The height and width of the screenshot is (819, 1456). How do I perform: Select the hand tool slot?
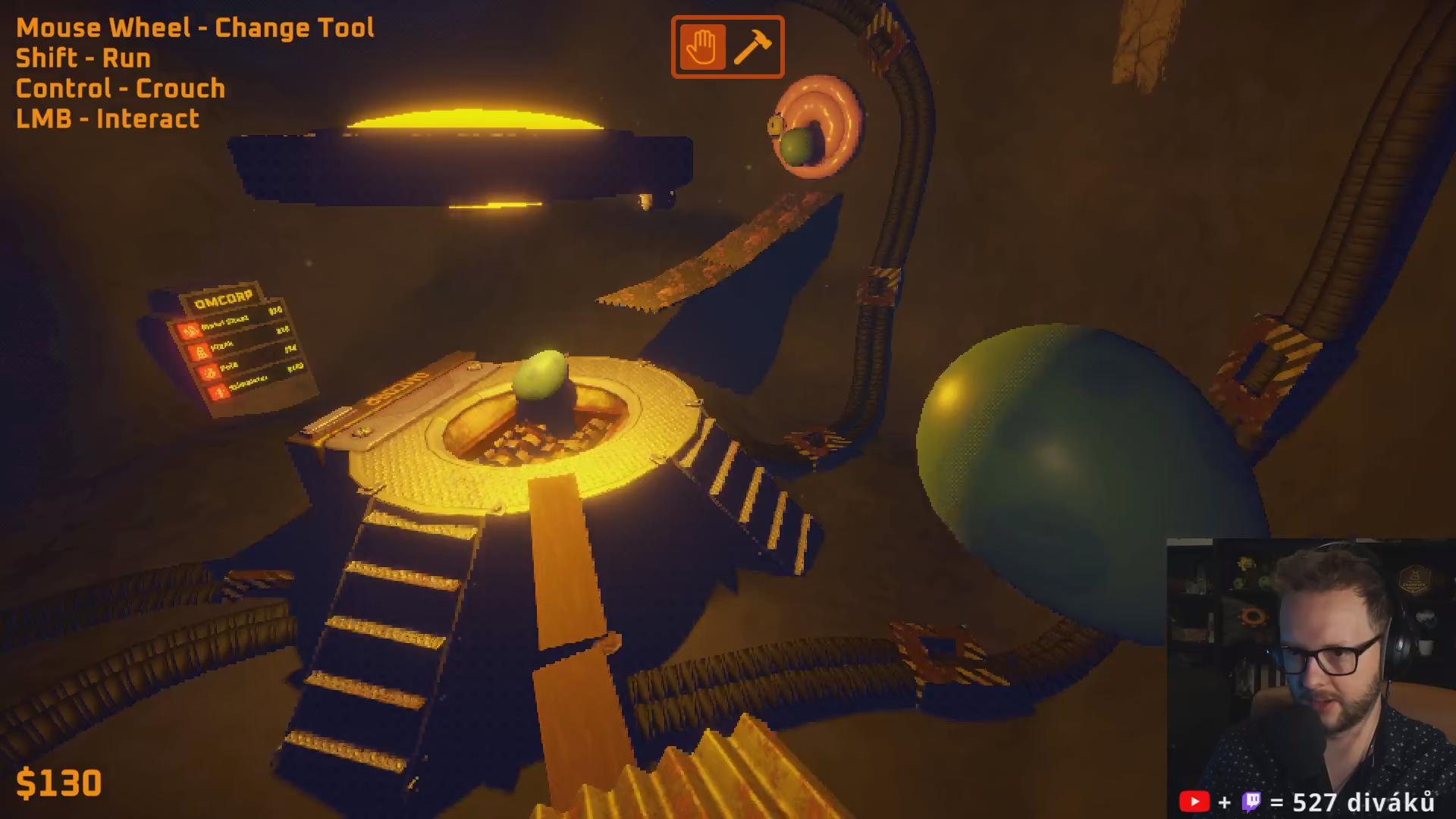pos(702,47)
